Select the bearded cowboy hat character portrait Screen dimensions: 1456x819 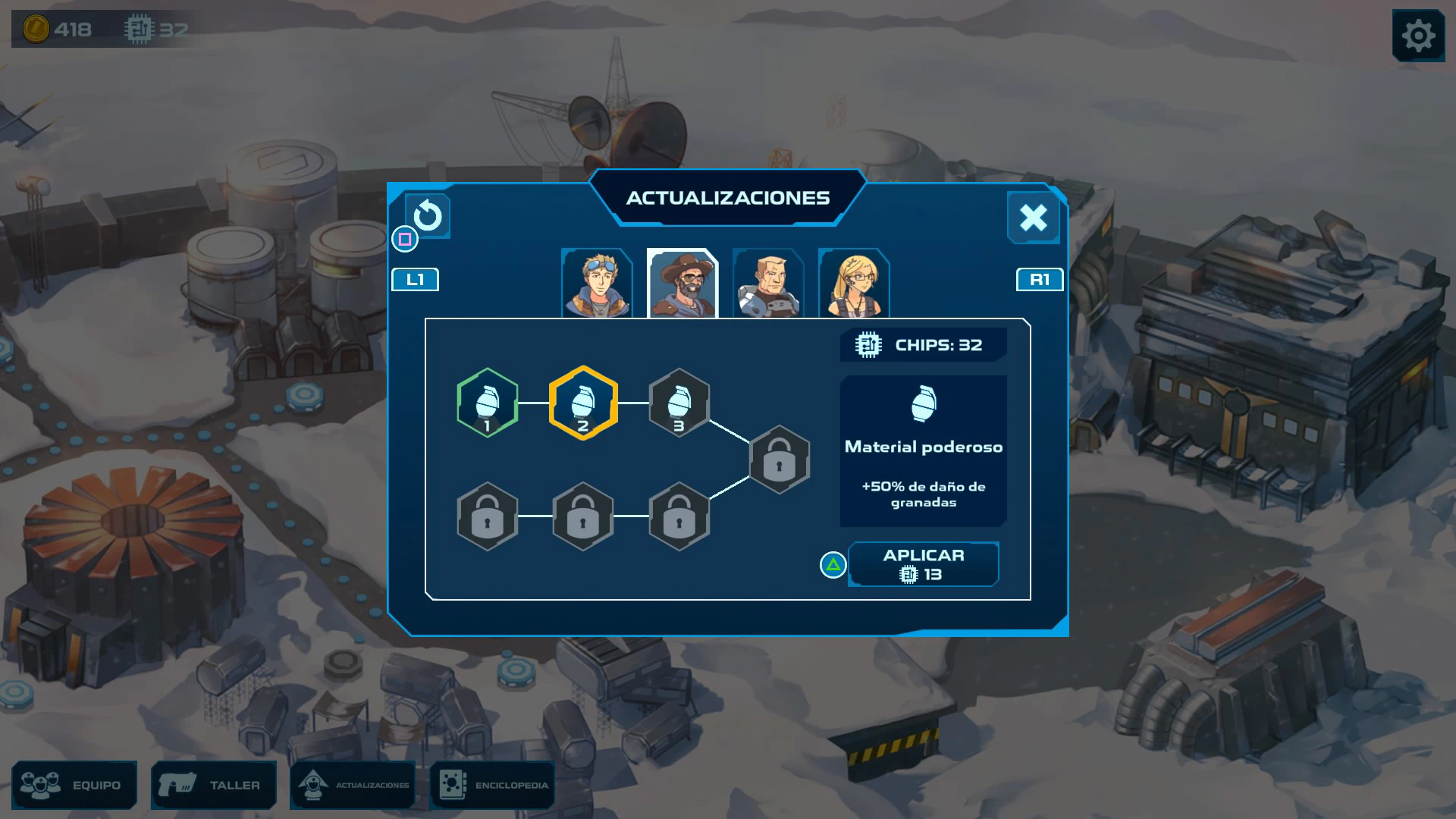pos(682,284)
